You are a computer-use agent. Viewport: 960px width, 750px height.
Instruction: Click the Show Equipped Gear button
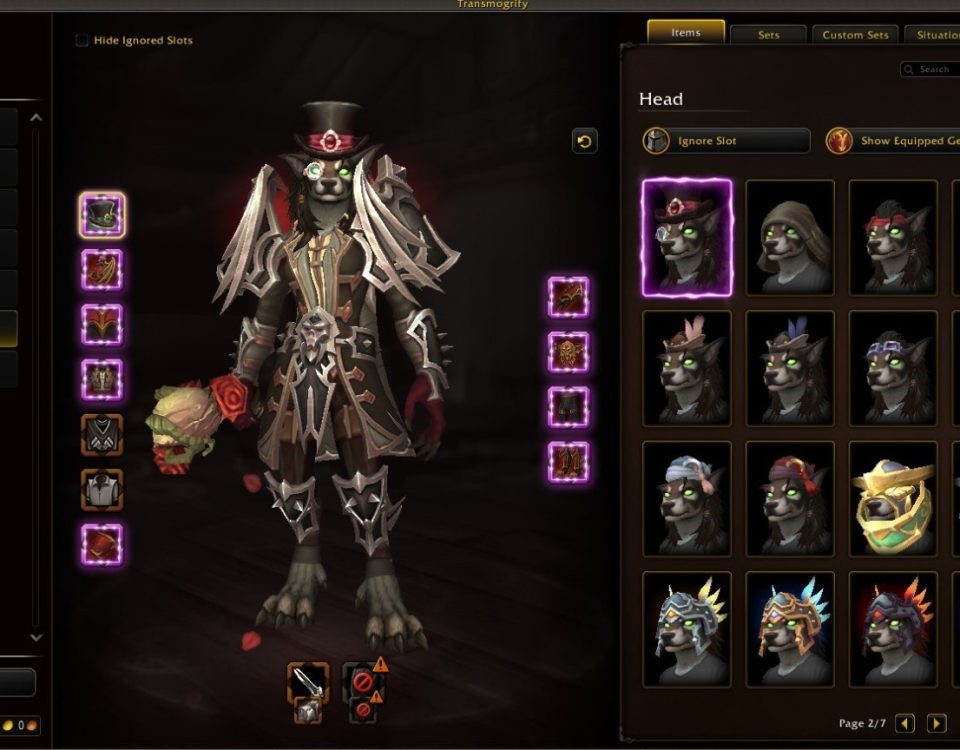(x=892, y=141)
